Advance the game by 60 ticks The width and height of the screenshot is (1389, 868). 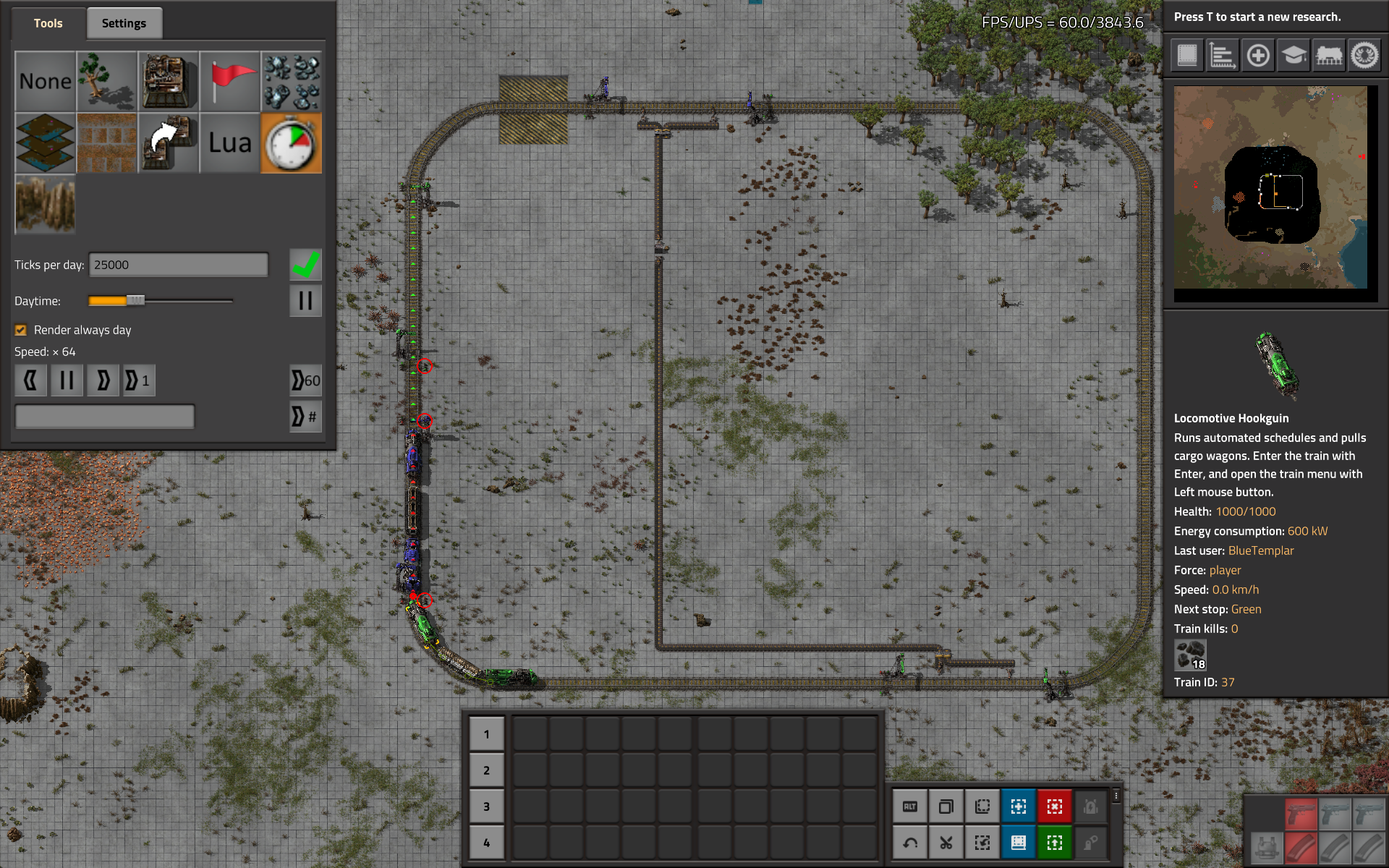coord(305,380)
